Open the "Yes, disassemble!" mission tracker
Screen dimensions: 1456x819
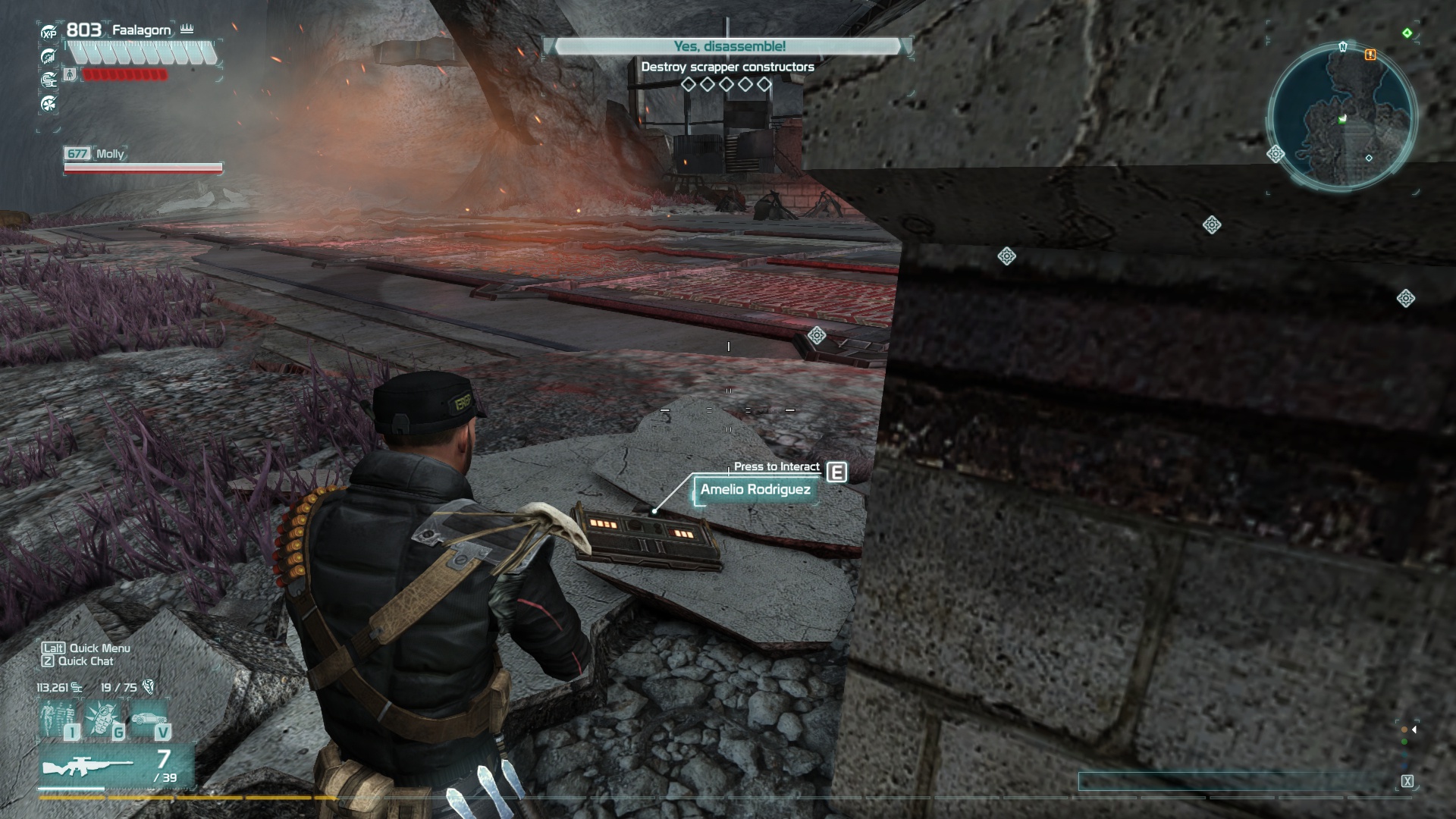(x=729, y=46)
